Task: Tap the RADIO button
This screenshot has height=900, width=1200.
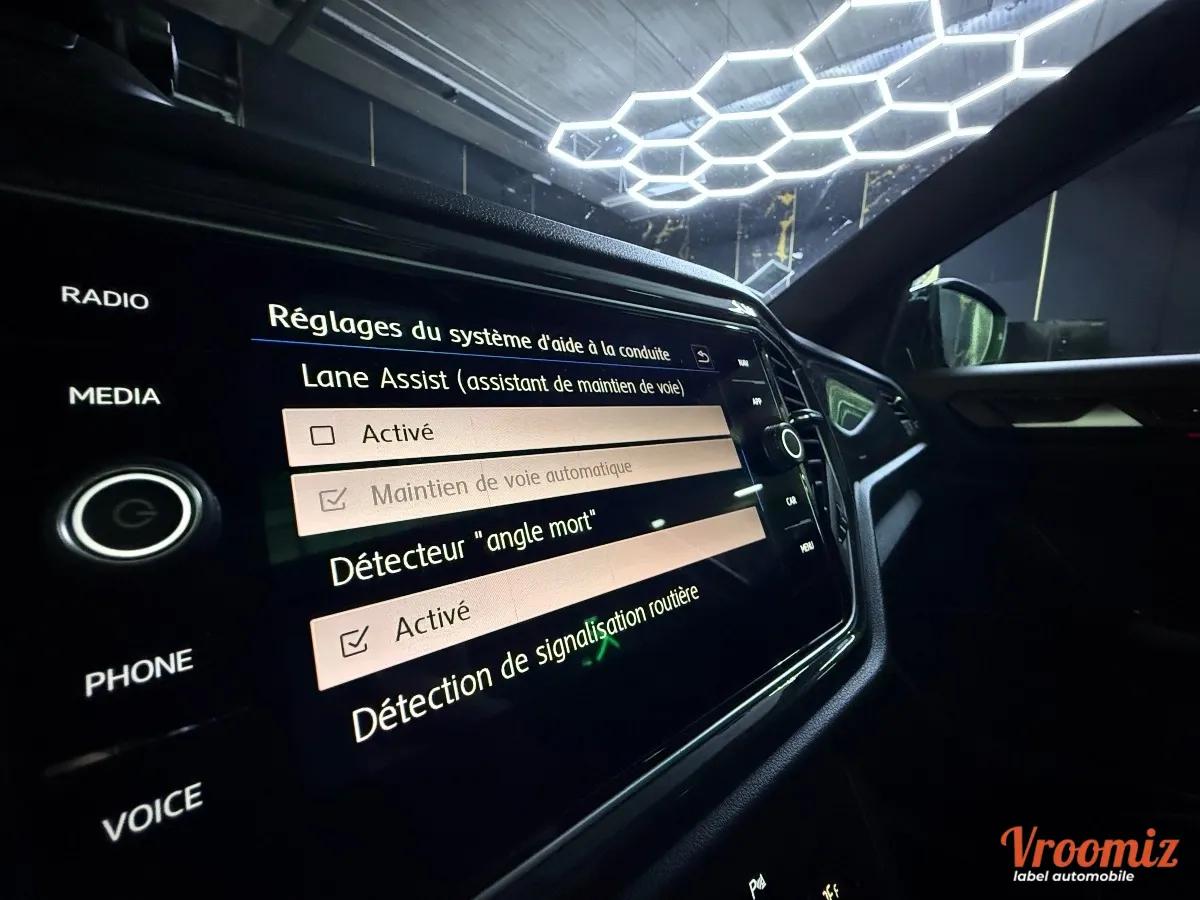Action: point(105,297)
